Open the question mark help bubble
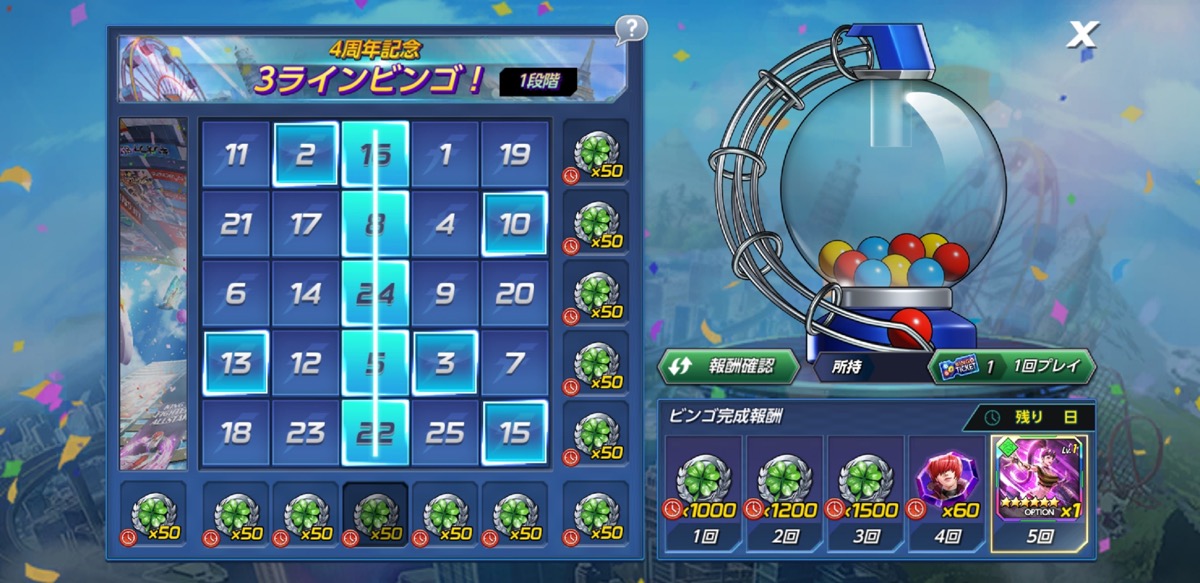The width and height of the screenshot is (1200, 583). point(630,29)
